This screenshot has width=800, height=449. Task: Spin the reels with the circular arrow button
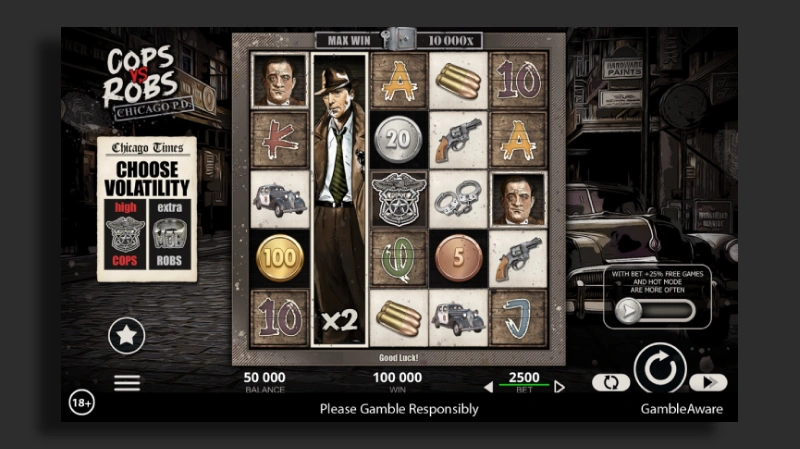tap(660, 370)
